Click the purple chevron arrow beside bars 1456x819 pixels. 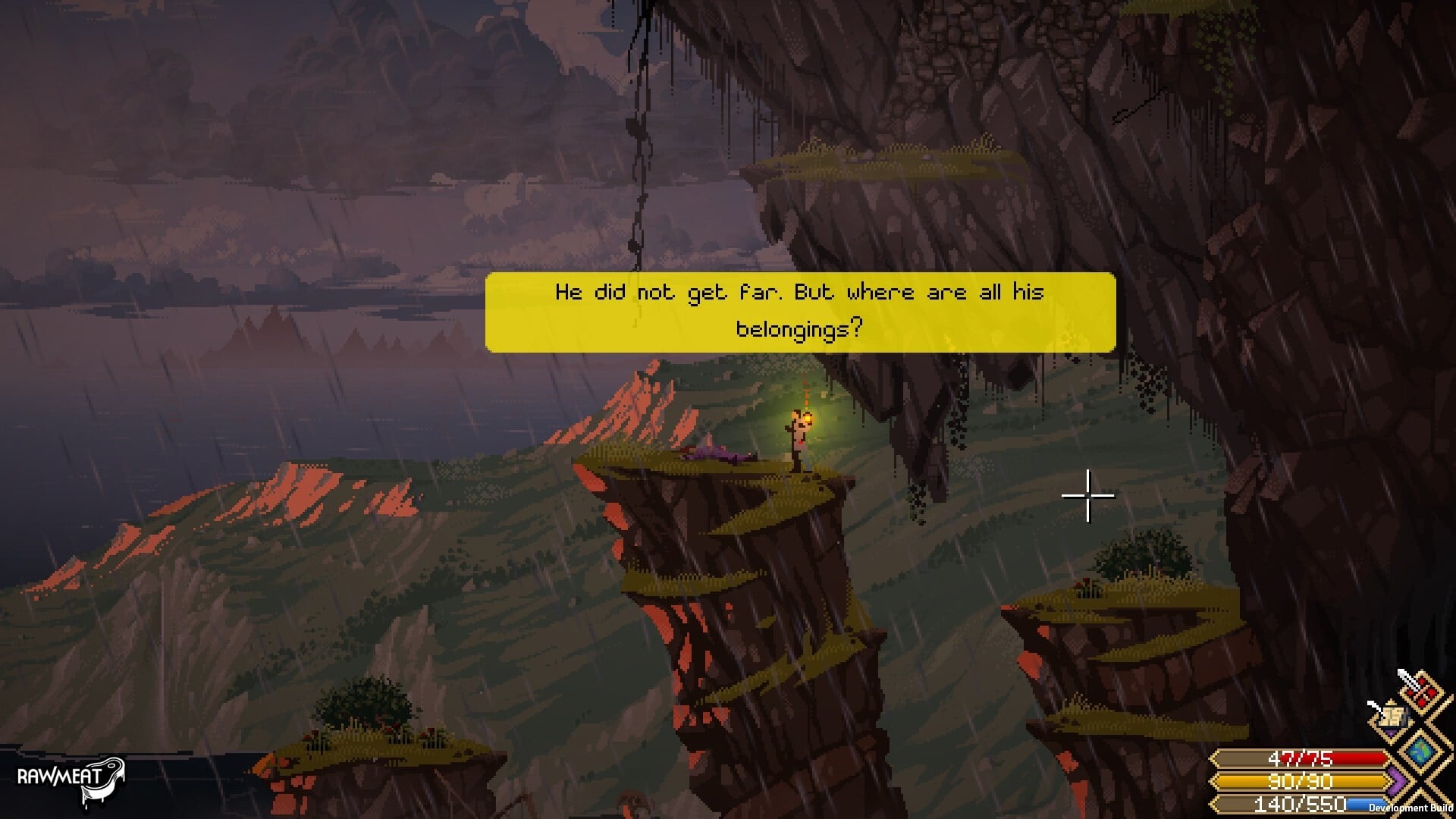pyautogui.click(x=1398, y=781)
